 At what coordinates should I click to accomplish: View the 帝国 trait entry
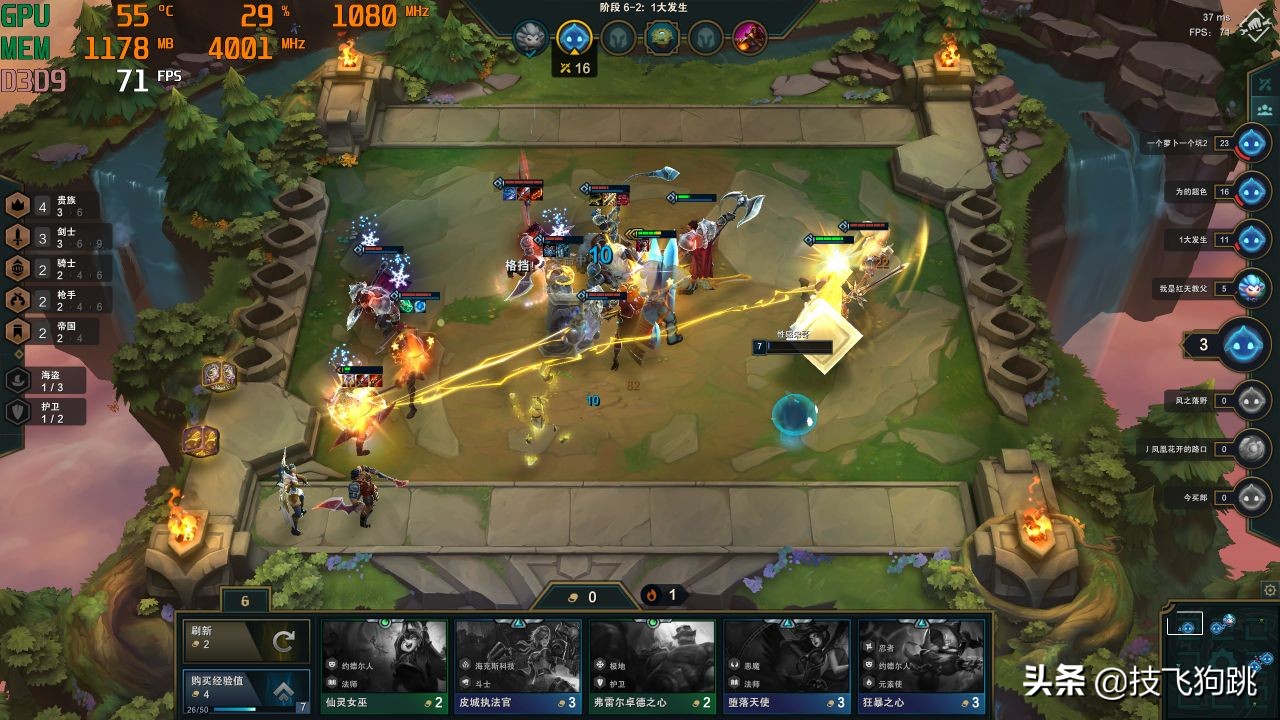tap(18, 330)
